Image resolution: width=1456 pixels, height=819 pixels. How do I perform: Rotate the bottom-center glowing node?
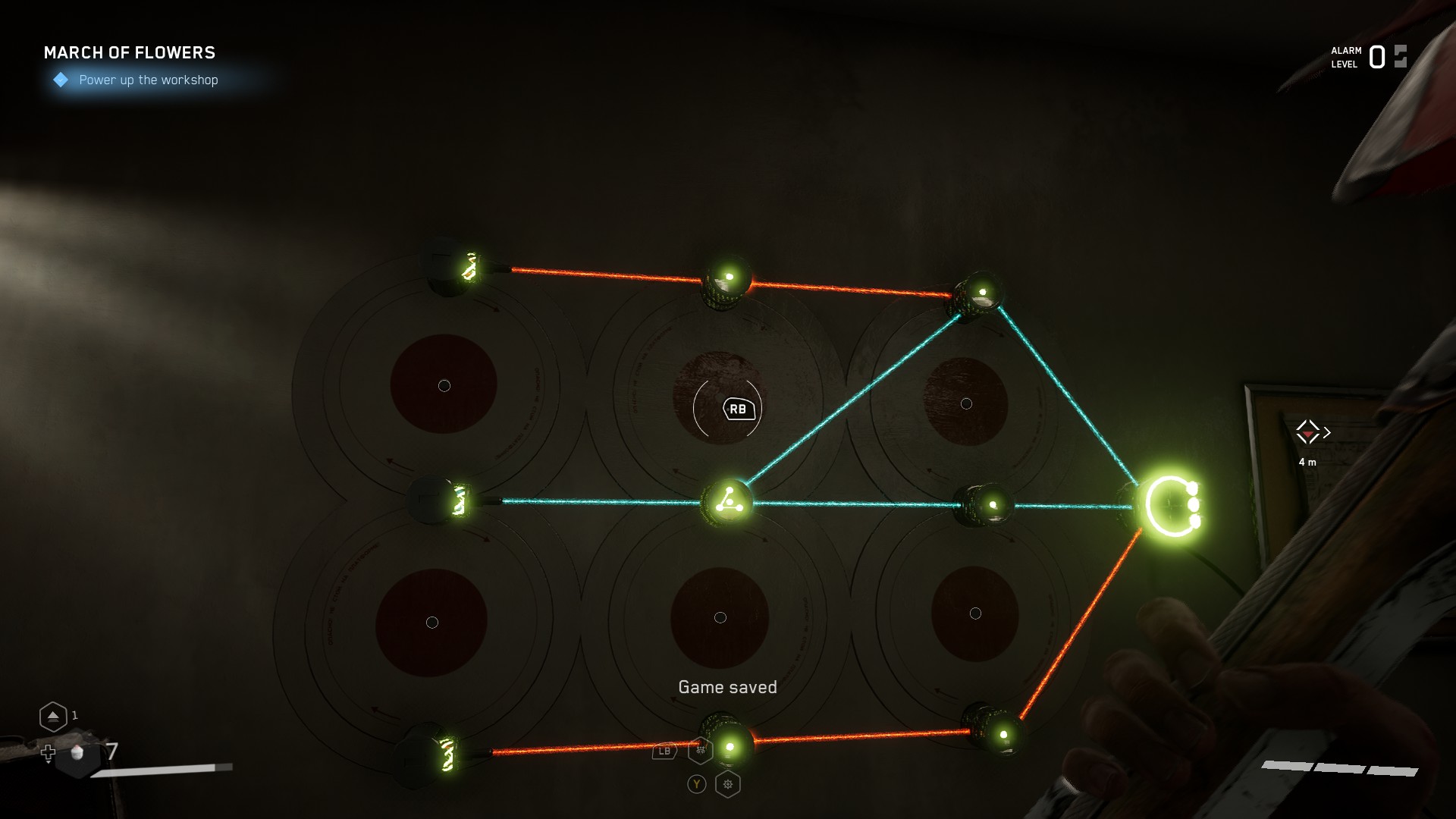[728, 746]
